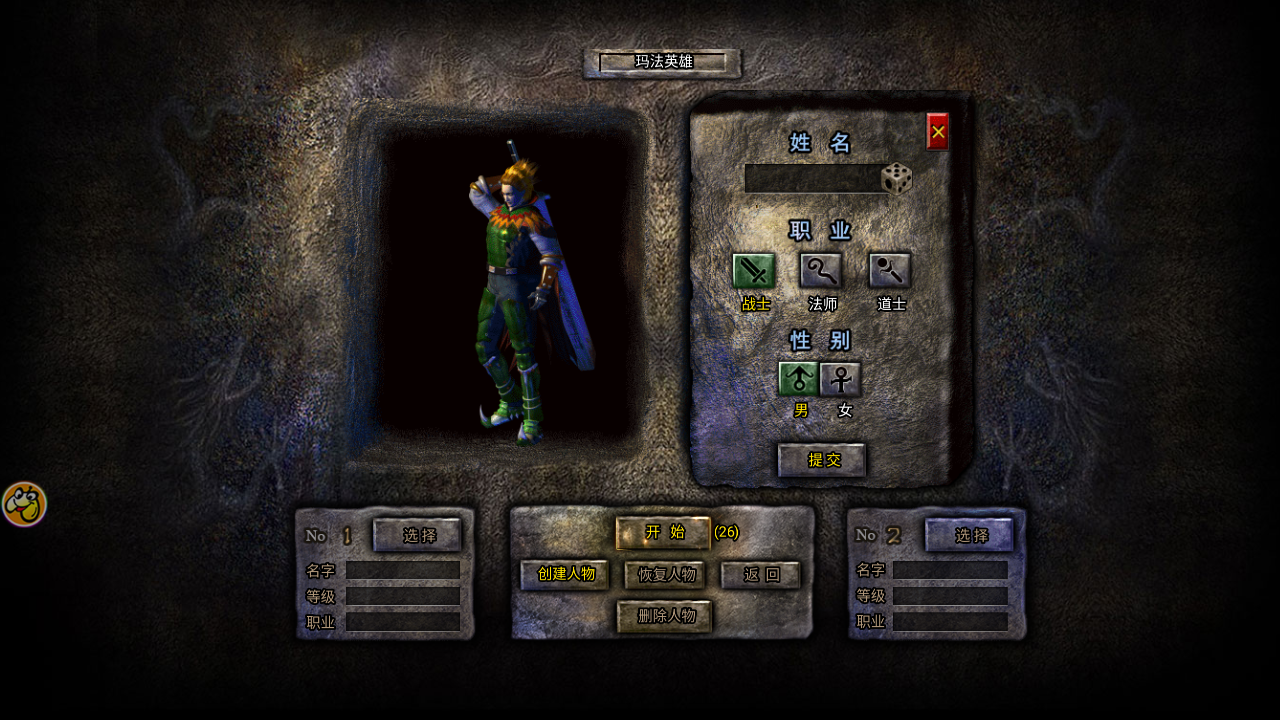Click Restore Character (恢复人物)

click(665, 575)
